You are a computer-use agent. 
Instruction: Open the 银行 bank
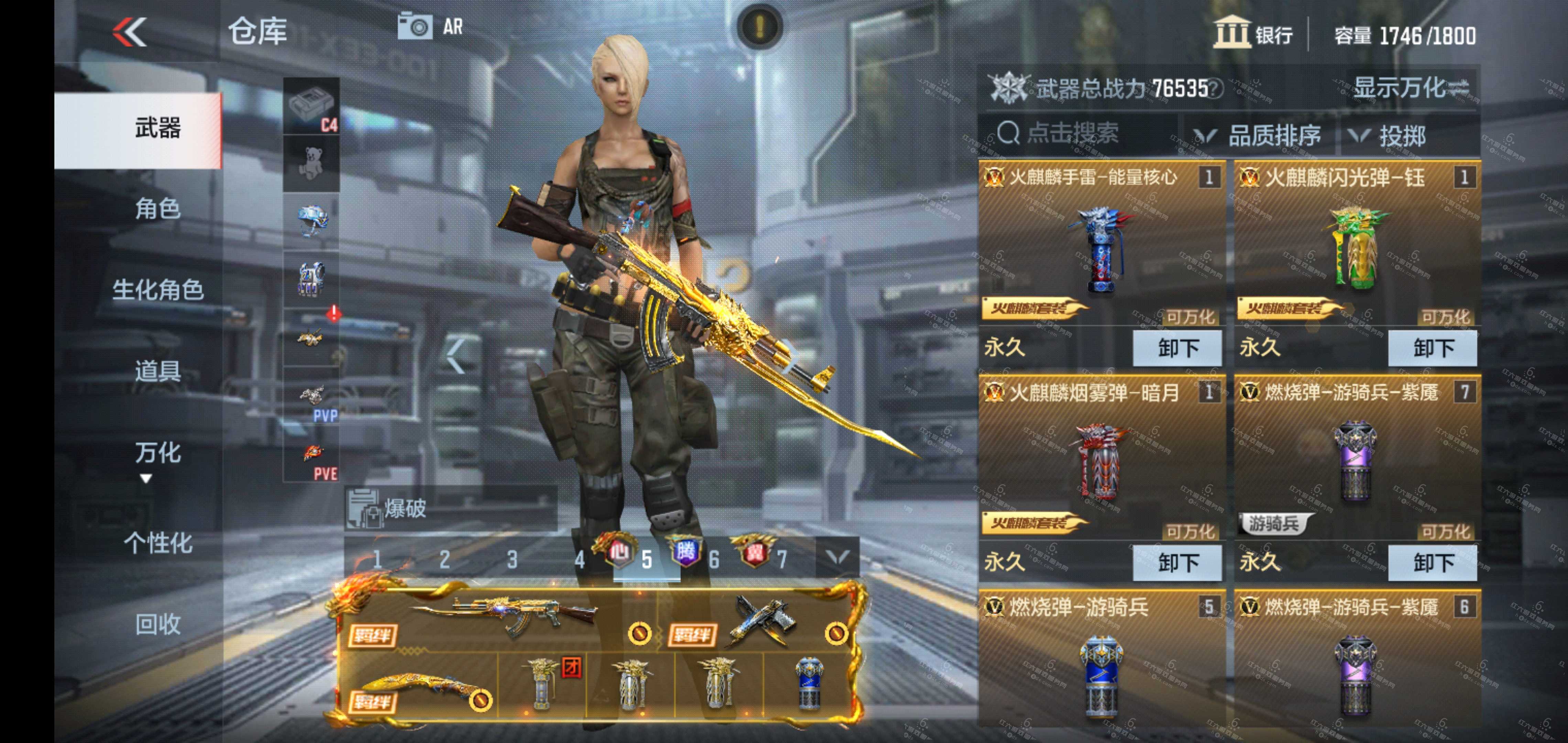tap(1253, 33)
